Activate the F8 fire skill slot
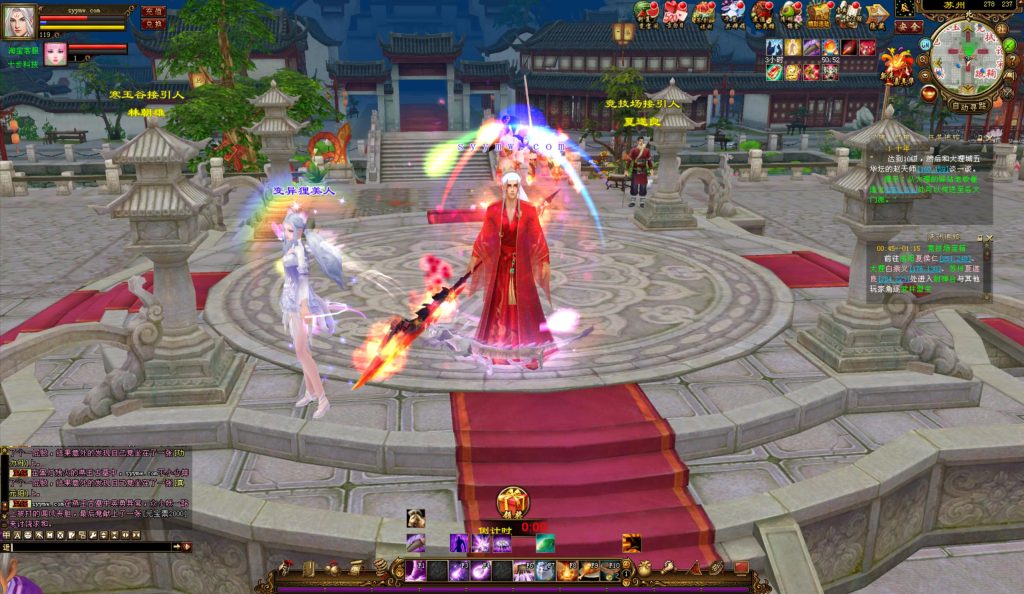Image resolution: width=1024 pixels, height=594 pixels. coord(567,571)
